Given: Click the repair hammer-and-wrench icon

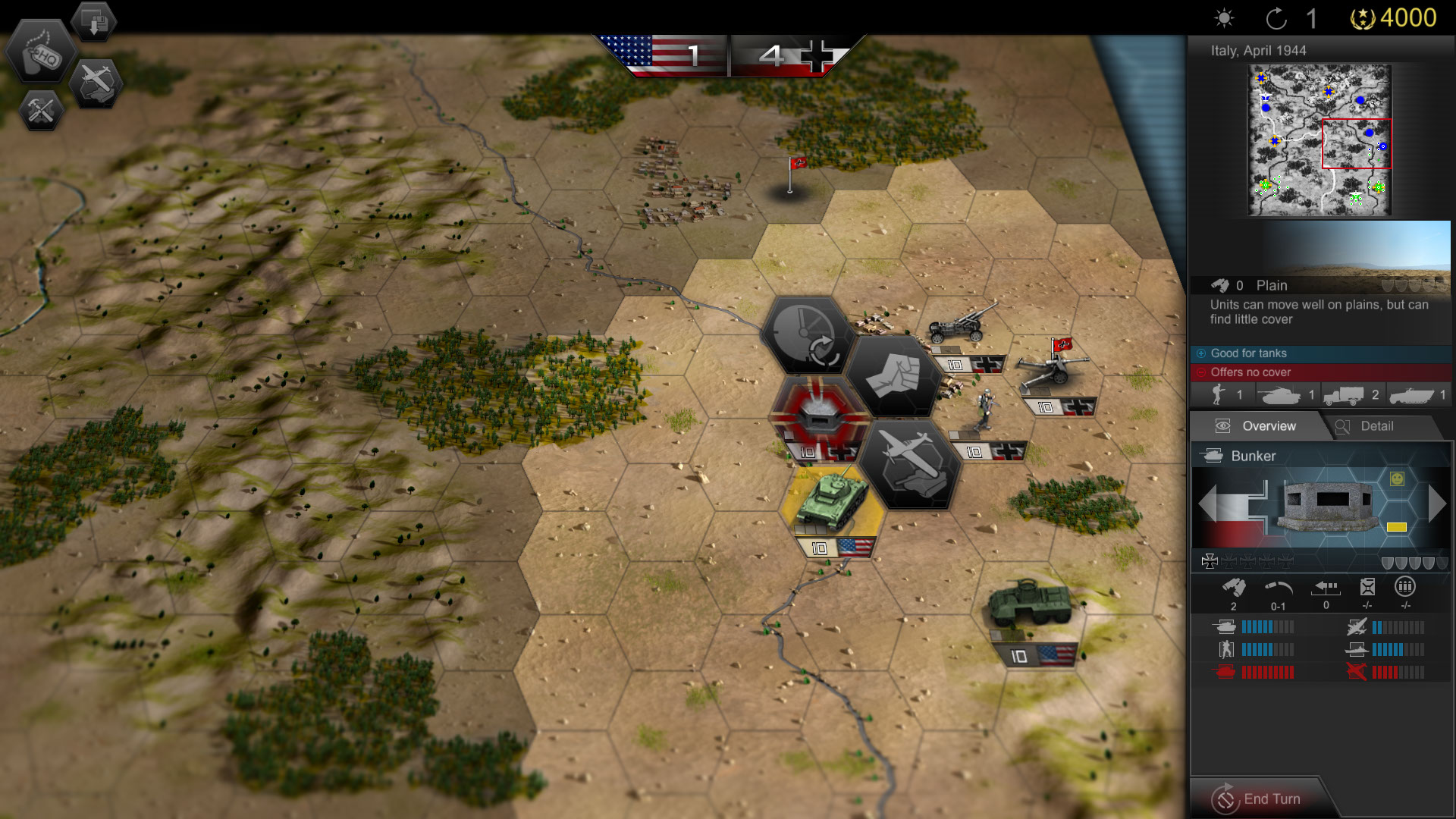Looking at the screenshot, I should [x=42, y=111].
